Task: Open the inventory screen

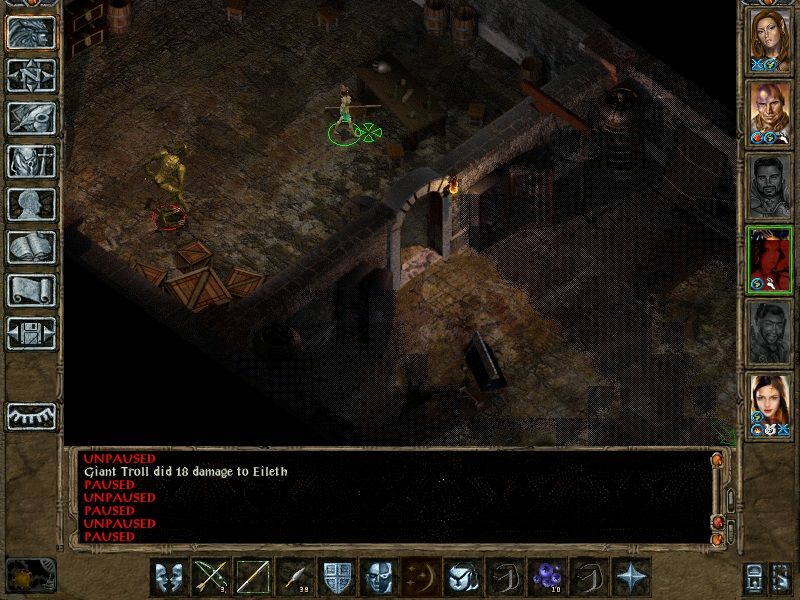Action: pos(31,161)
